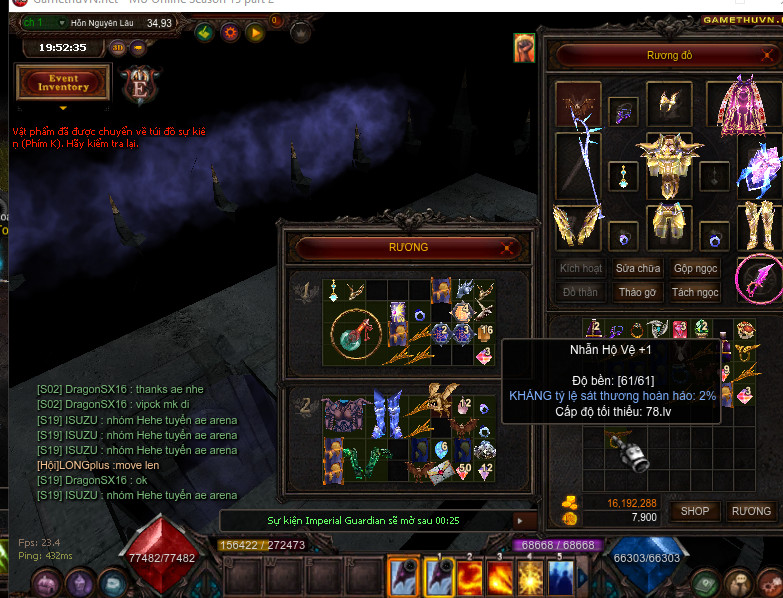Image resolution: width=783 pixels, height=598 pixels.
Task: Close the RƯƠNG storage window
Action: point(511,247)
